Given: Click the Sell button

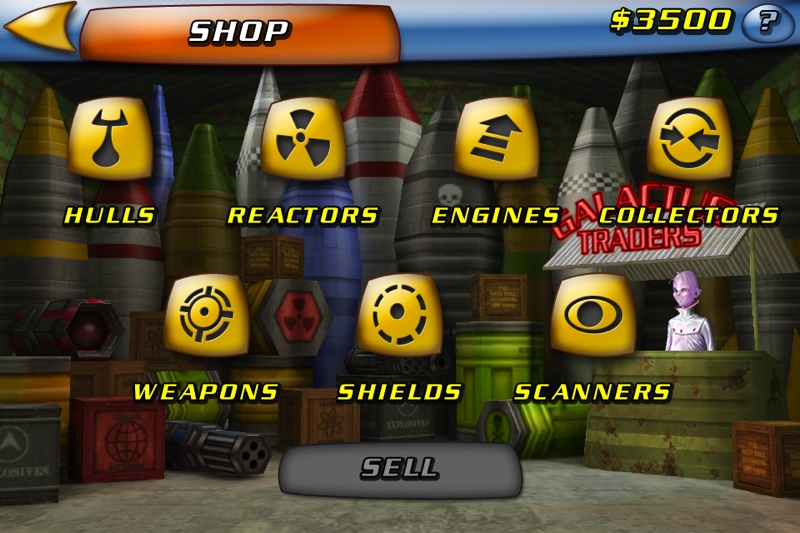Looking at the screenshot, I should (x=400, y=468).
